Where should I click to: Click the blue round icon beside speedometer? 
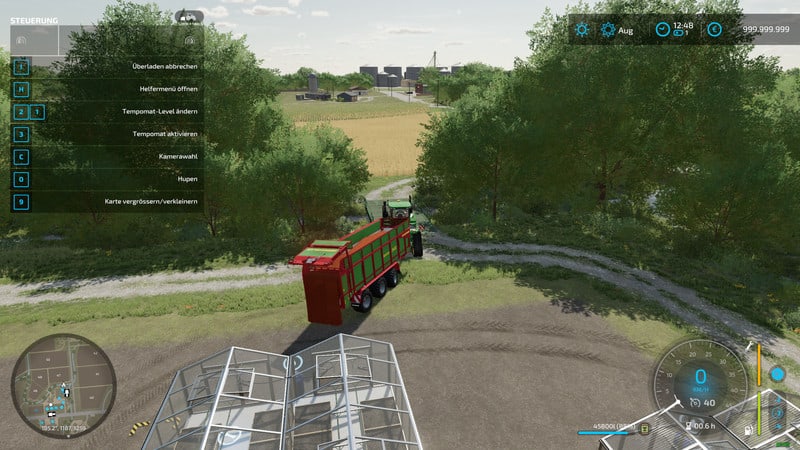[777, 374]
